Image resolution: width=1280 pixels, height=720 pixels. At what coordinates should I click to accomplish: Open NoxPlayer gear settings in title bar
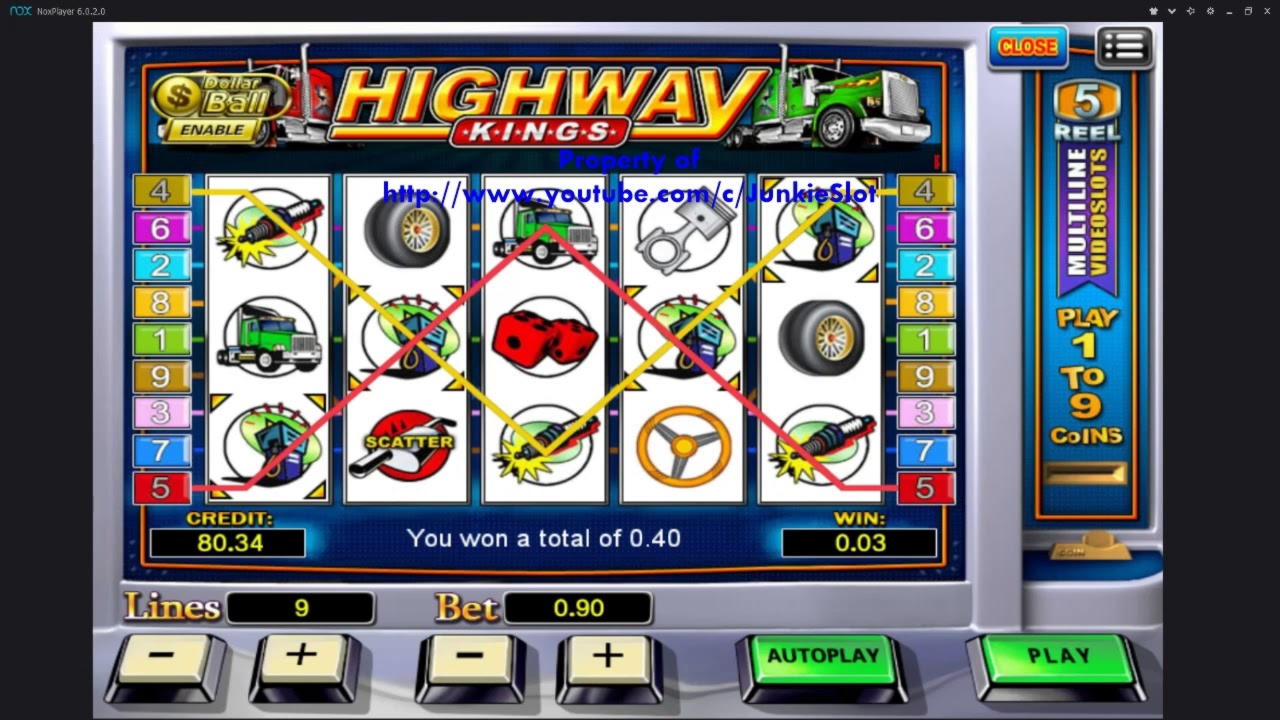click(1210, 11)
